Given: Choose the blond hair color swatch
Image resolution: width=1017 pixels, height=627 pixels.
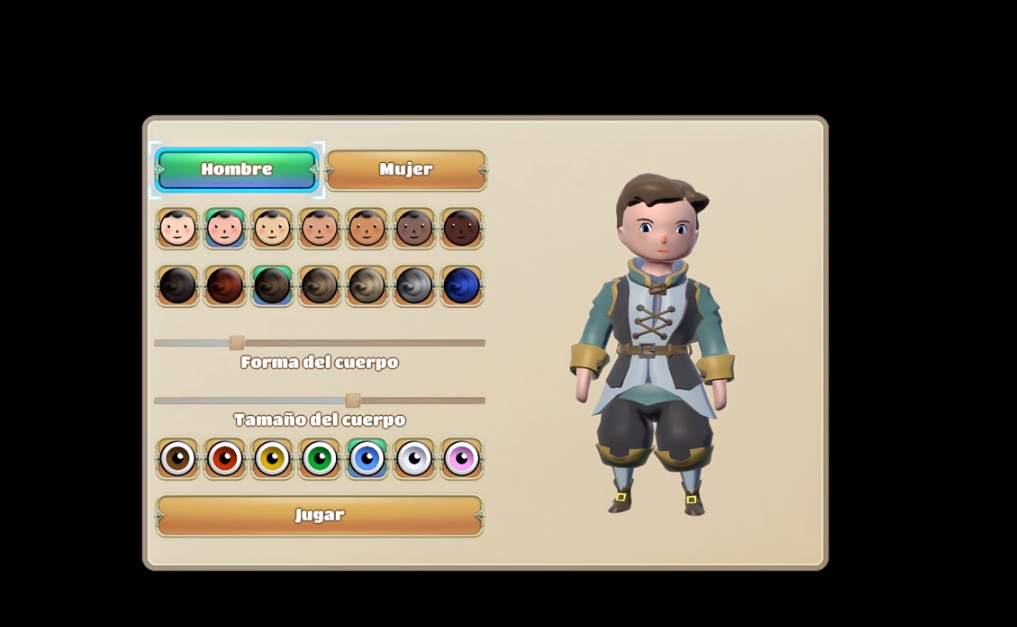Looking at the screenshot, I should point(367,286).
